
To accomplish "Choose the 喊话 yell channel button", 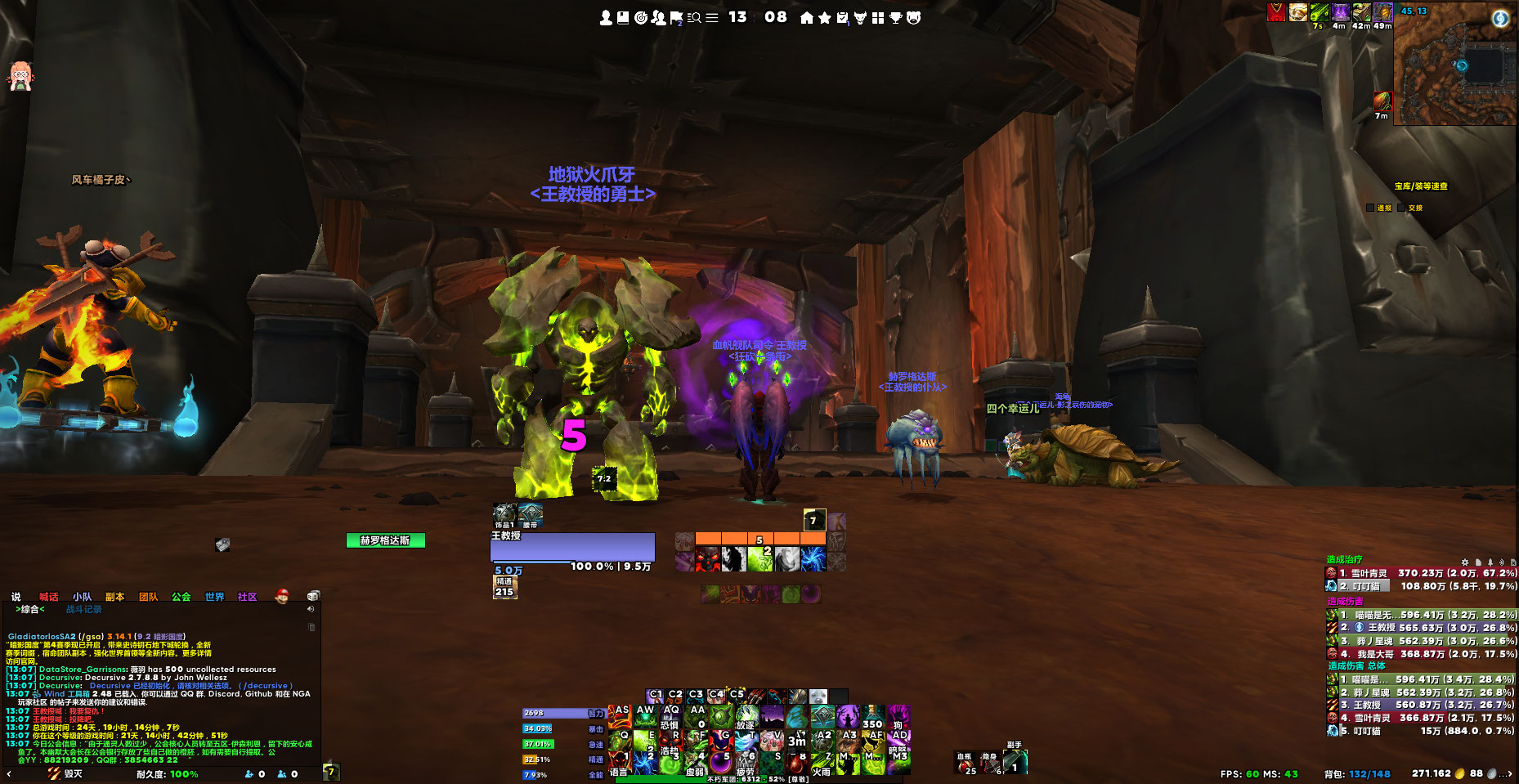I will click(x=49, y=597).
